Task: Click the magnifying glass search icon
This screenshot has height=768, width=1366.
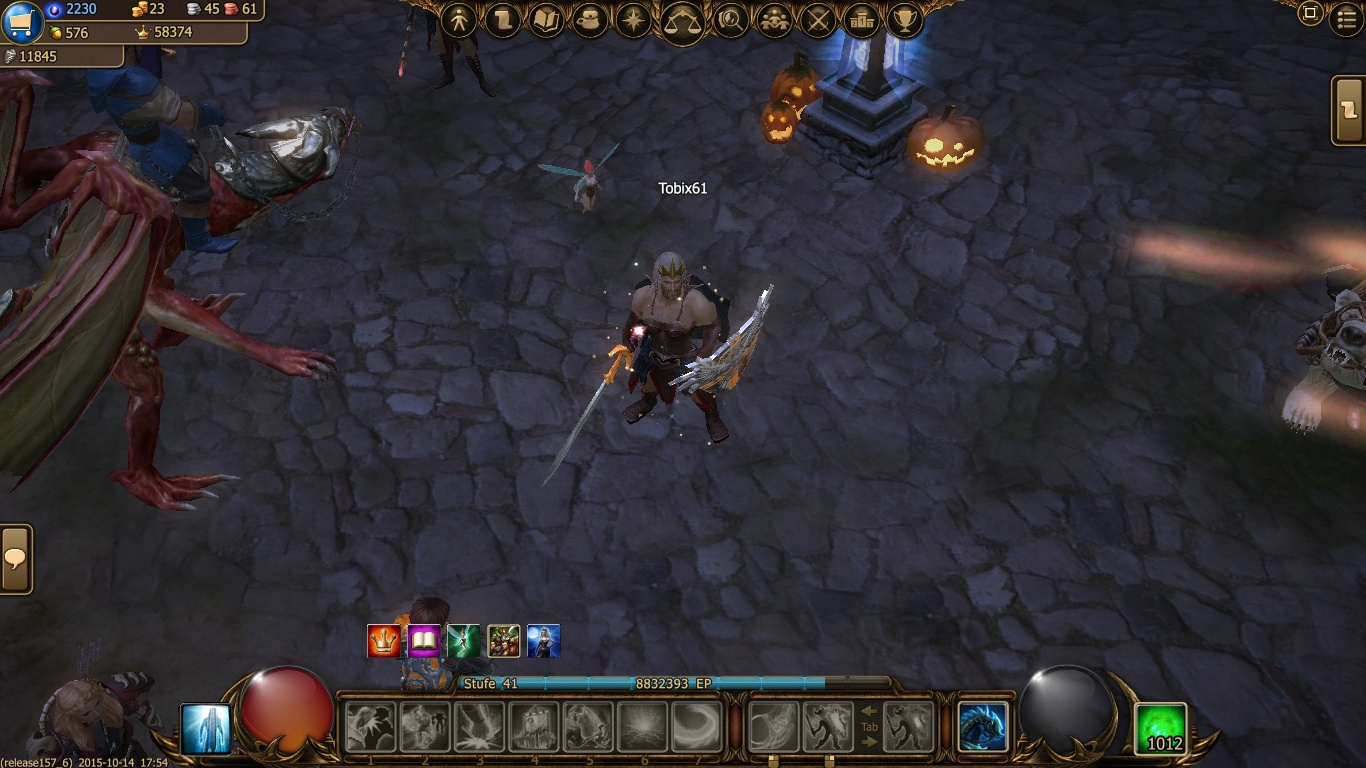Action: point(730,20)
